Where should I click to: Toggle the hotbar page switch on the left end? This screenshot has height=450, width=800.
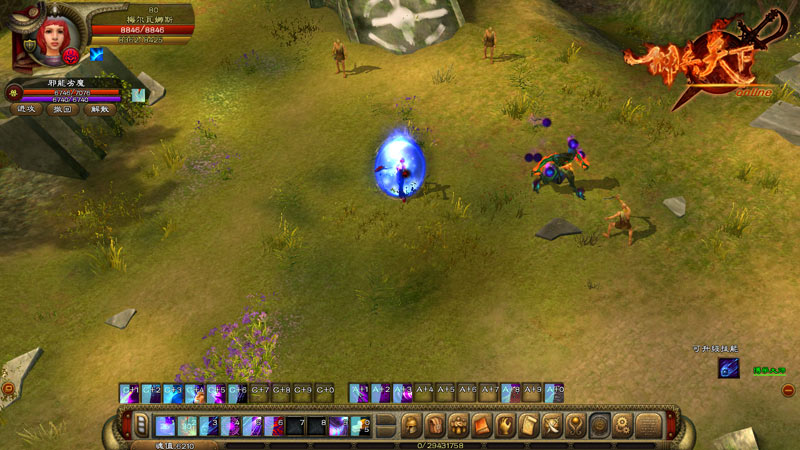(x=141, y=426)
